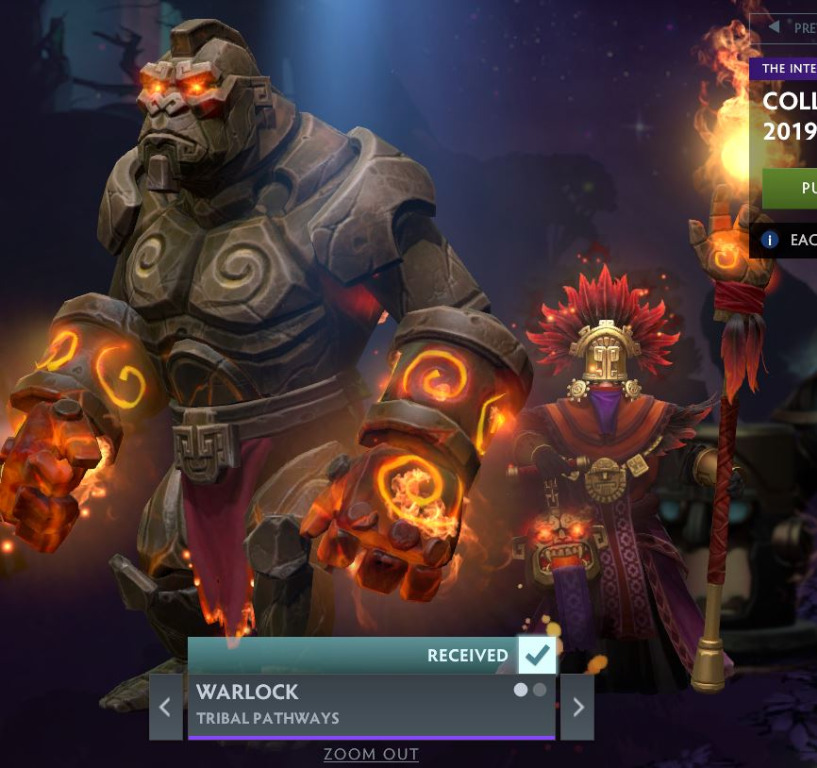Advance to the next item with right arrow
Image resolution: width=817 pixels, height=768 pixels.
click(577, 707)
